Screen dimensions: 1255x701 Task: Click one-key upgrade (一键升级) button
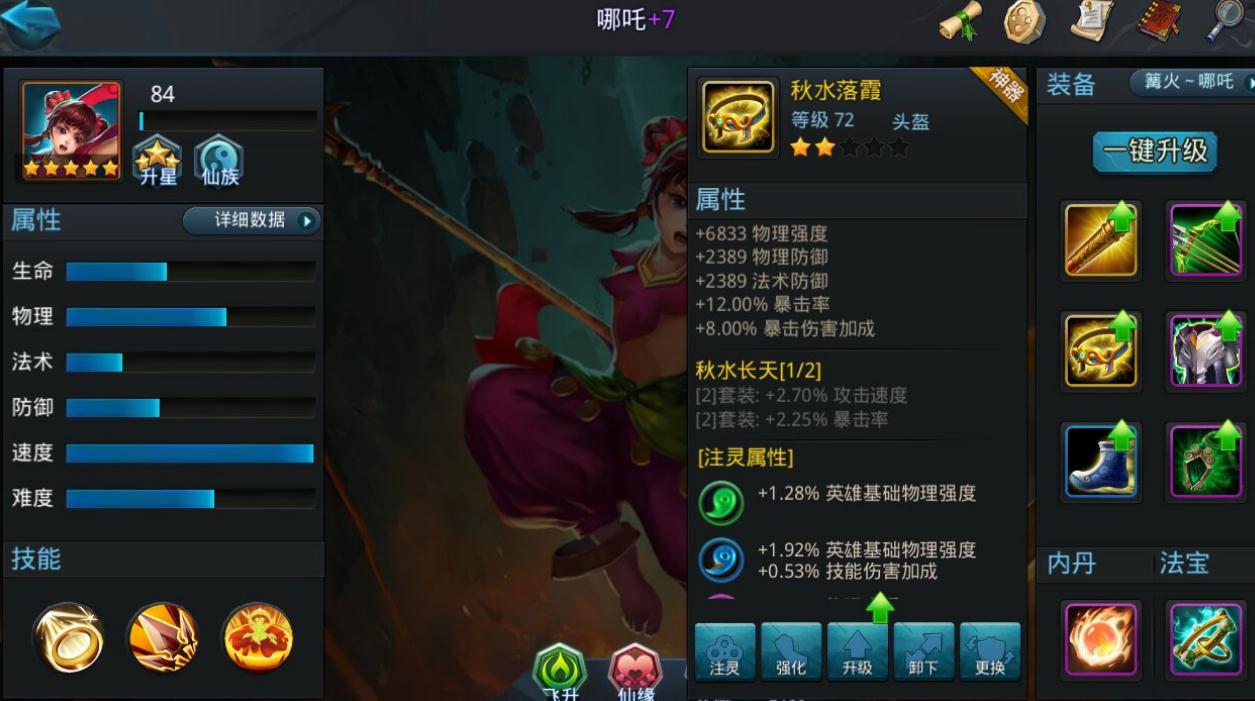[1155, 152]
